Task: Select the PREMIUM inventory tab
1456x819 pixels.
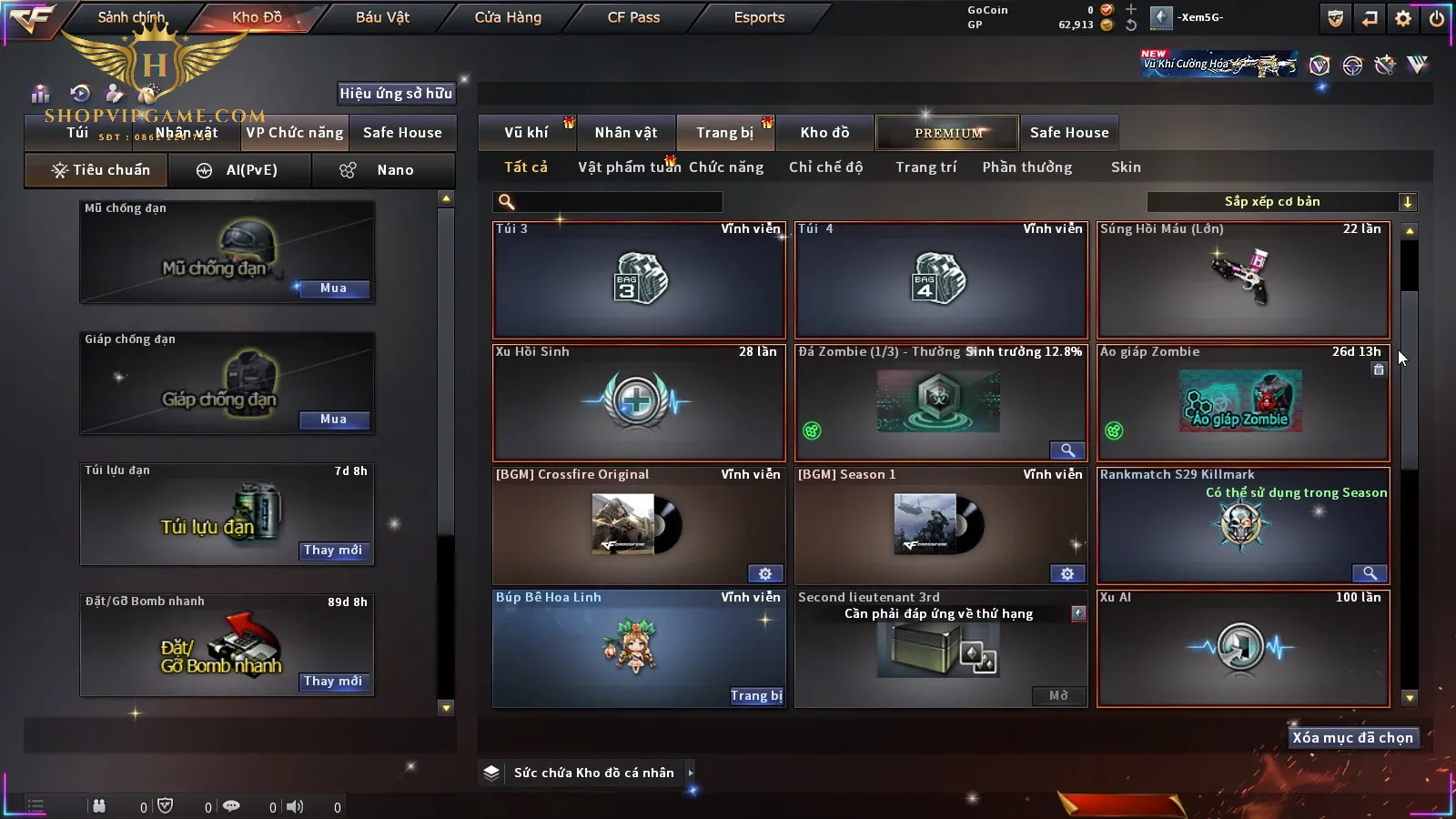Action: point(948,133)
